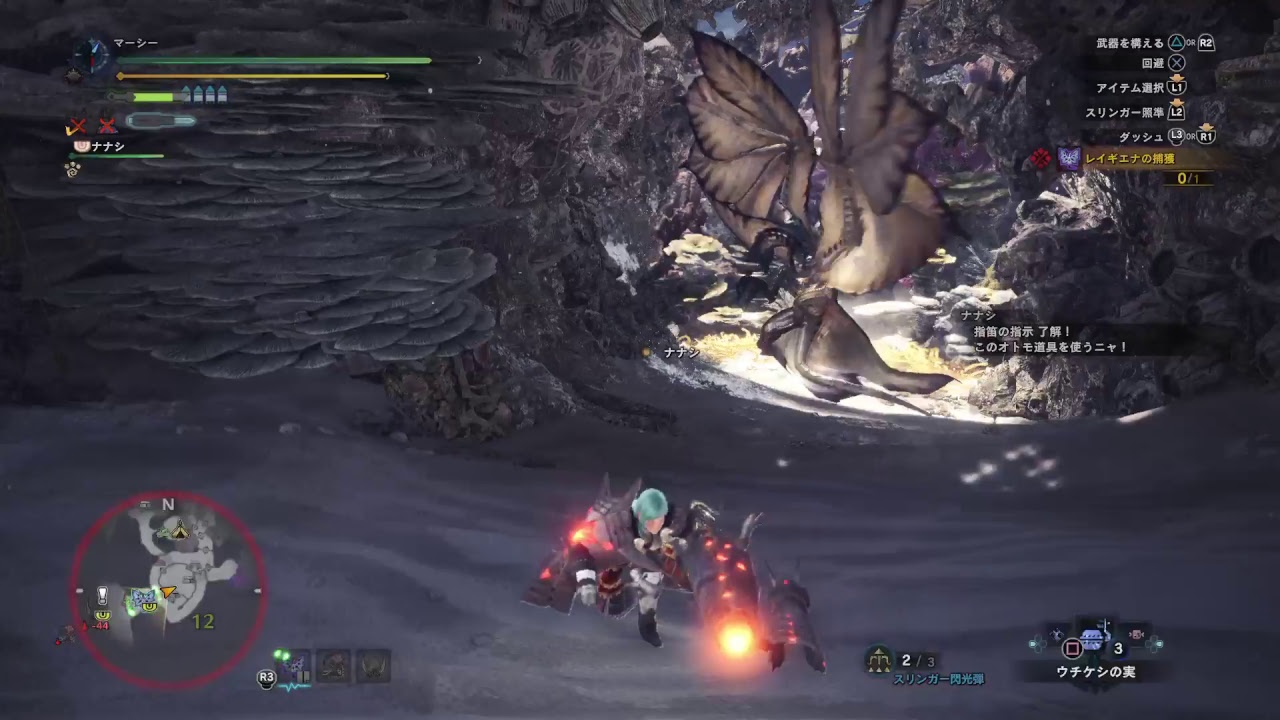Click the quest clock icon beside マーシー
This screenshot has width=1280, height=720.
[93, 55]
